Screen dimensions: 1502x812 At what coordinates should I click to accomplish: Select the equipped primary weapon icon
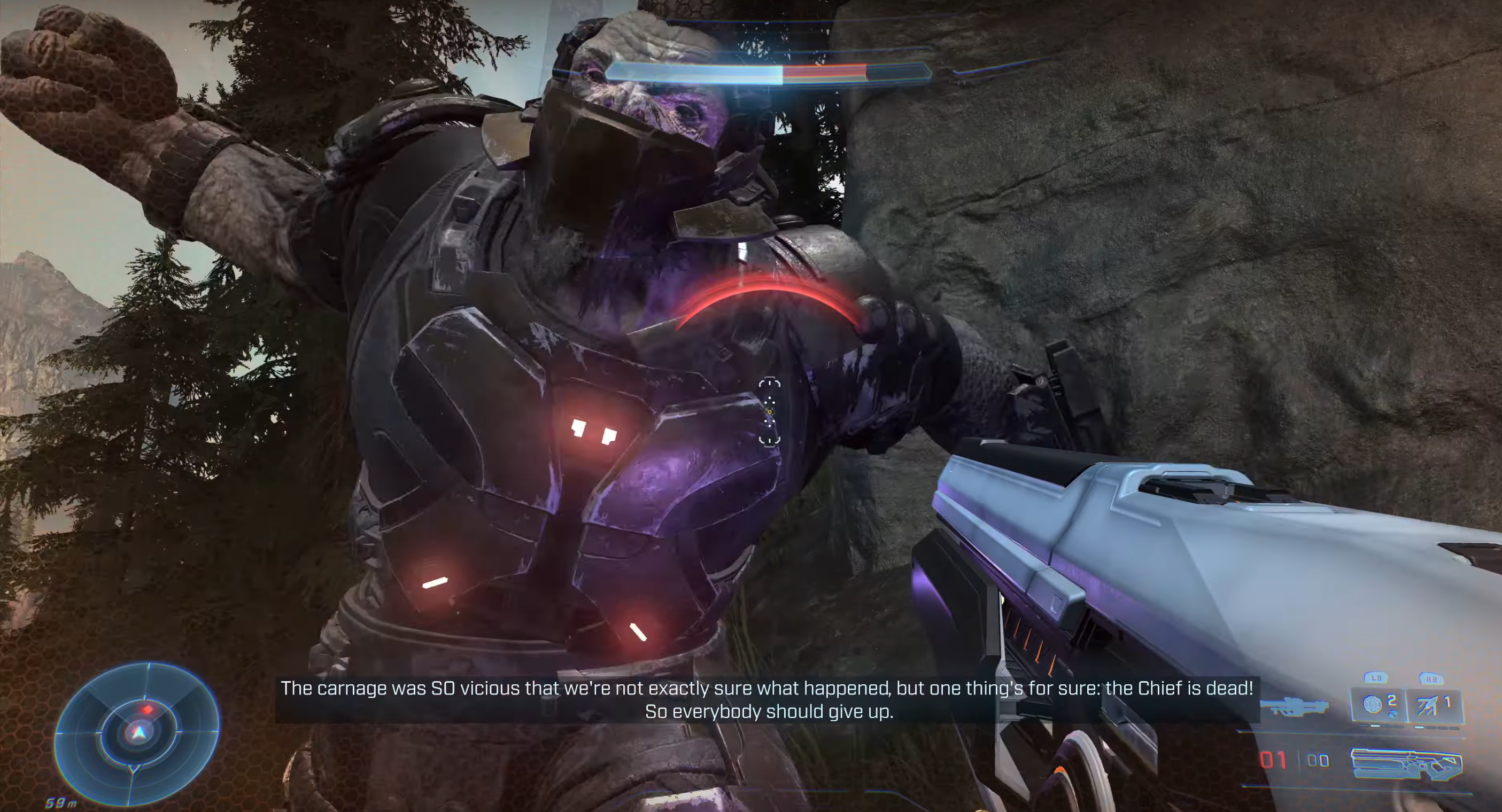[1406, 763]
